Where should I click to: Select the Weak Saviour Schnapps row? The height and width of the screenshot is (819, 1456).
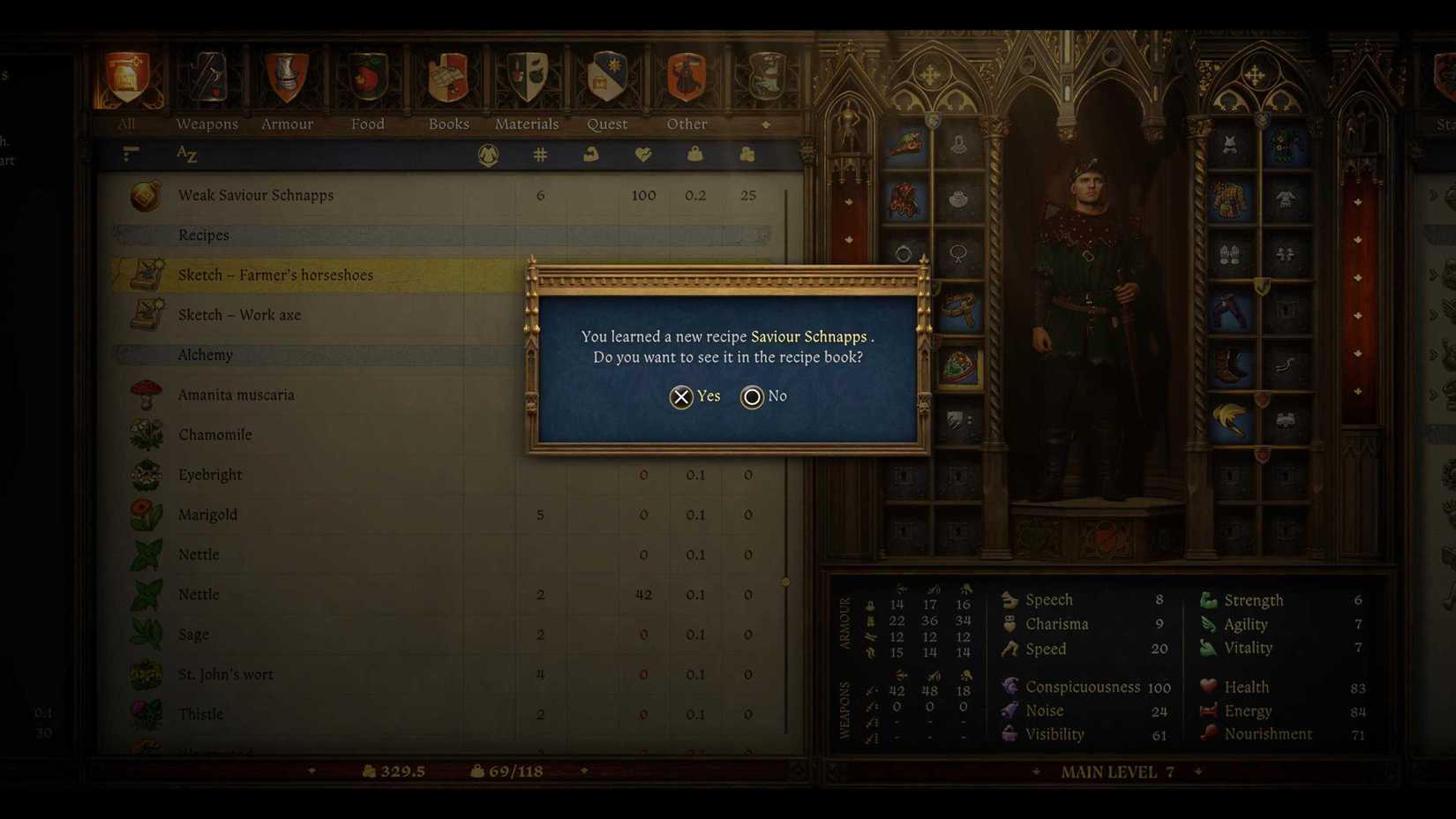coord(256,195)
